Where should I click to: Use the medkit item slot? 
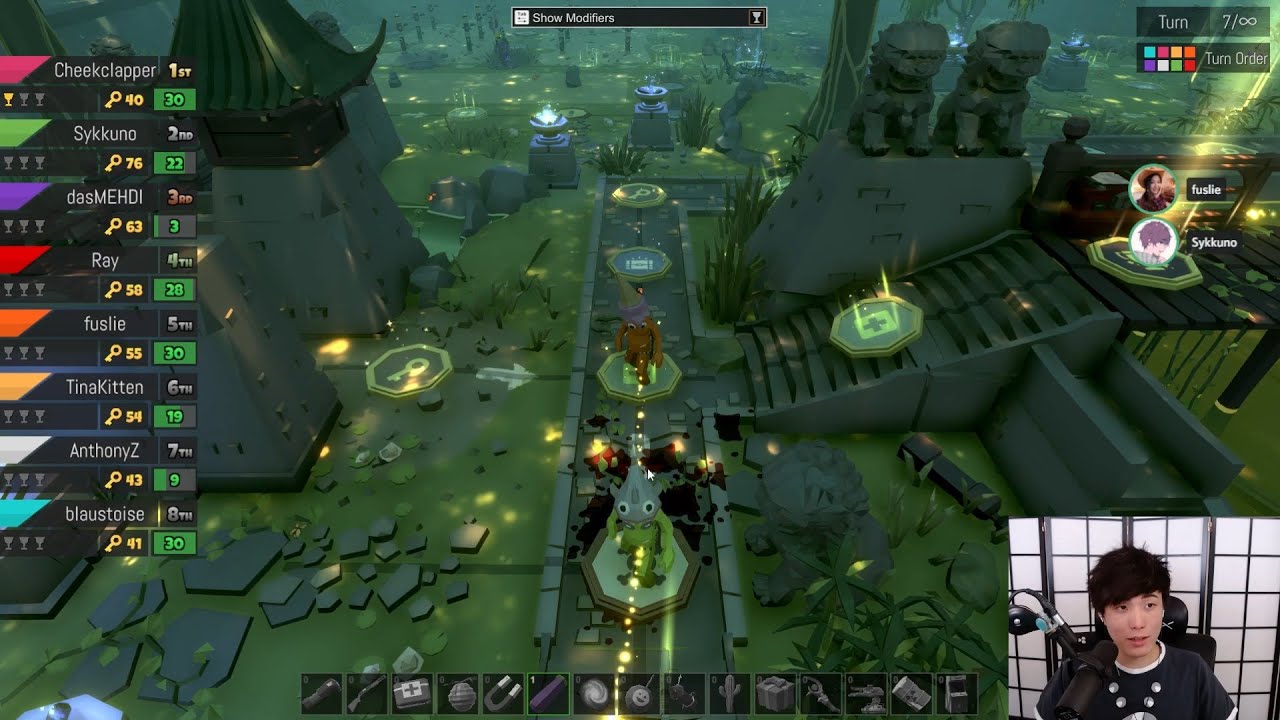point(412,693)
